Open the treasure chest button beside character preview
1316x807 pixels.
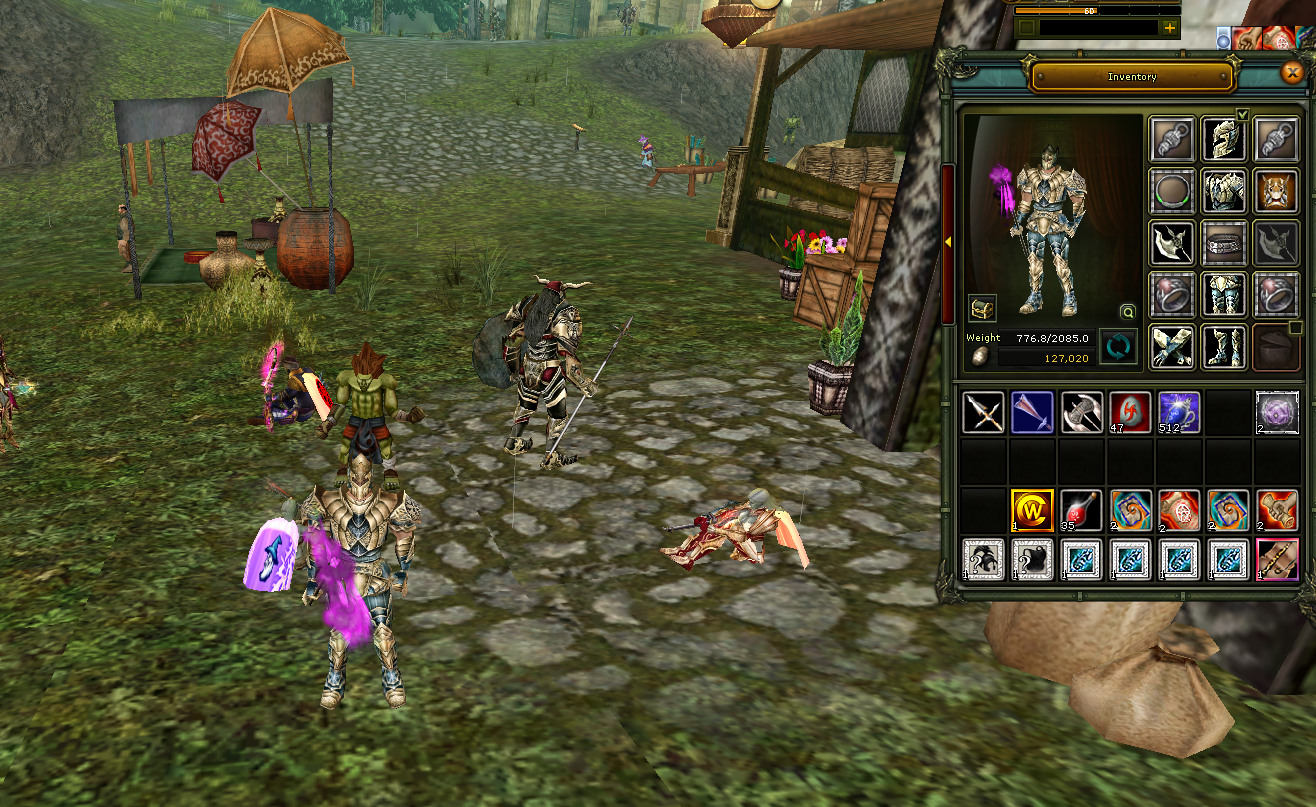[x=982, y=308]
